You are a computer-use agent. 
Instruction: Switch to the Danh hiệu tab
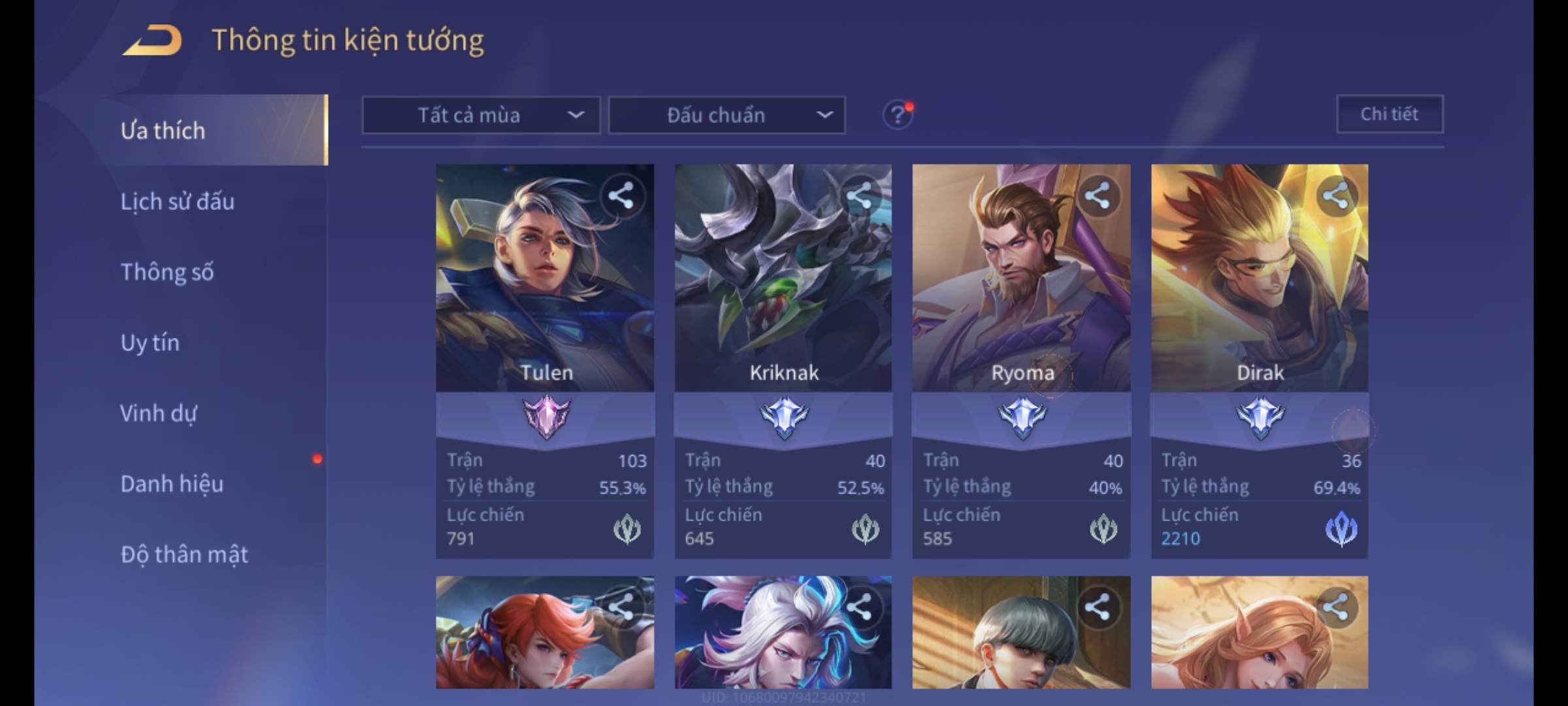pos(172,484)
